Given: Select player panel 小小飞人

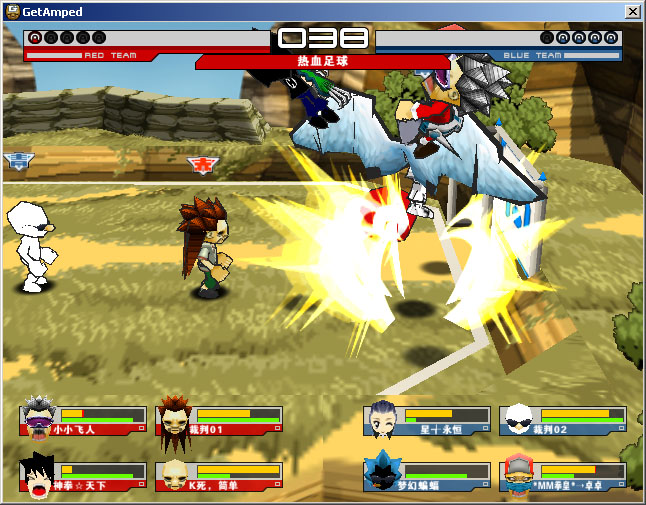Looking at the screenshot, I should point(84,420).
